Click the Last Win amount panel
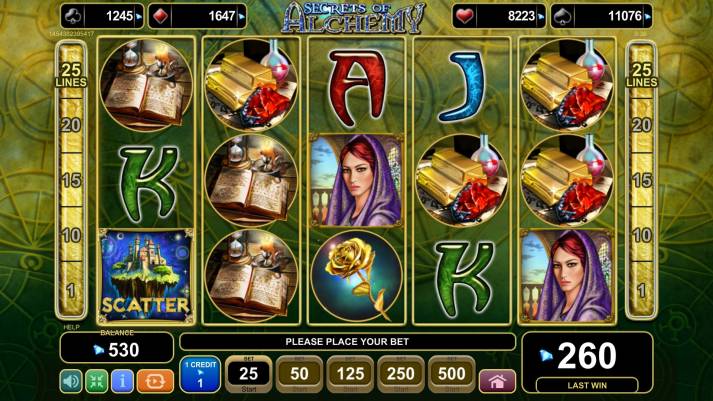 click(x=586, y=361)
